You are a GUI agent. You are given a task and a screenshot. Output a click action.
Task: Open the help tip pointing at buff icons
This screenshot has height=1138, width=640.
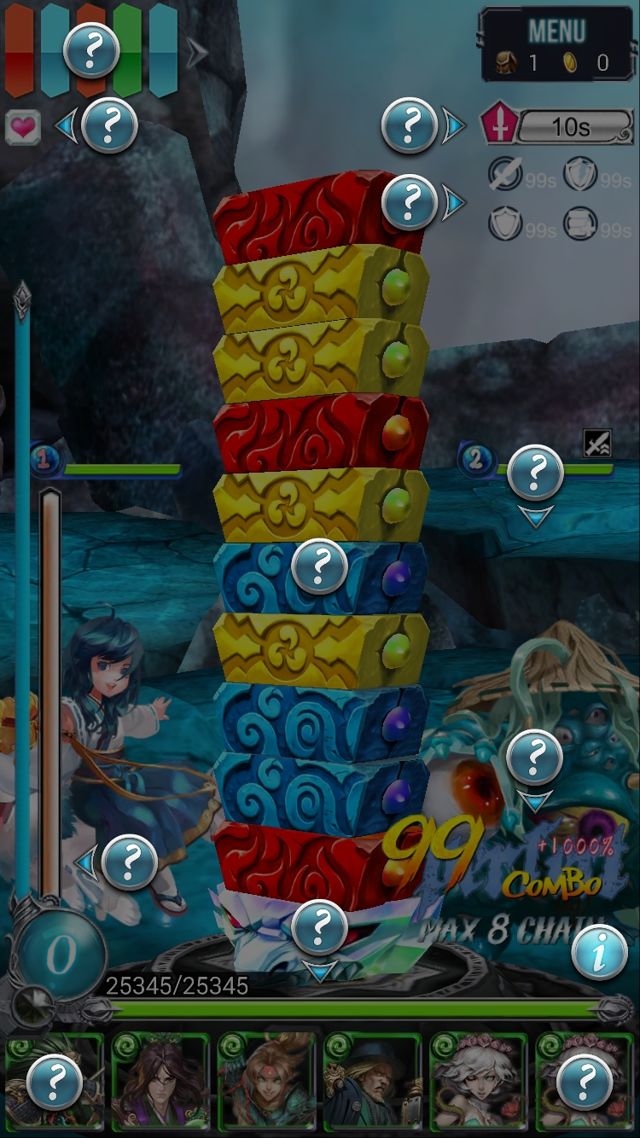tap(409, 203)
